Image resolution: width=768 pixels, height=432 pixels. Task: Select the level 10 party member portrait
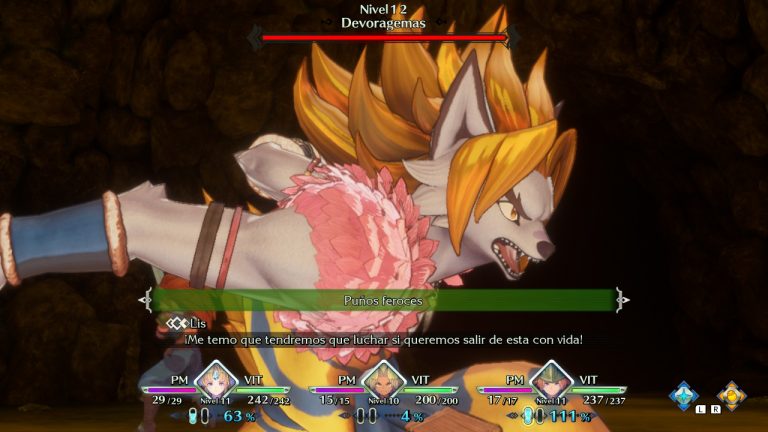click(383, 382)
